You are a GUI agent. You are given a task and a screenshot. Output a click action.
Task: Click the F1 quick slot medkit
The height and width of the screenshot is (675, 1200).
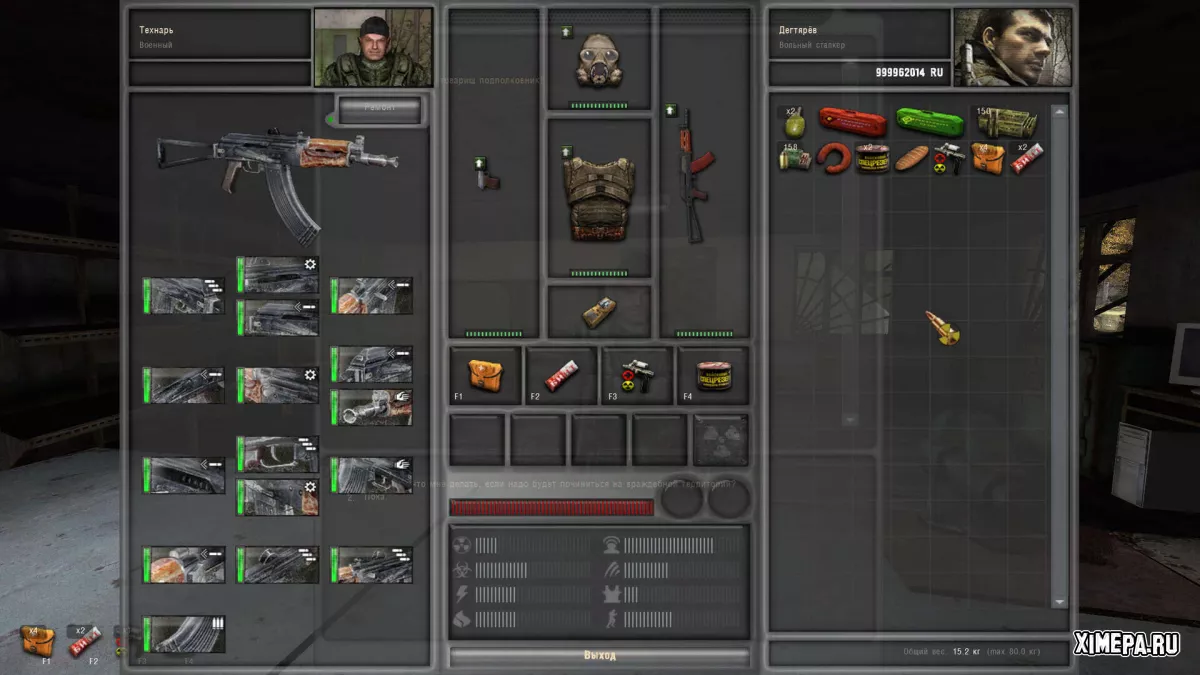coord(486,375)
